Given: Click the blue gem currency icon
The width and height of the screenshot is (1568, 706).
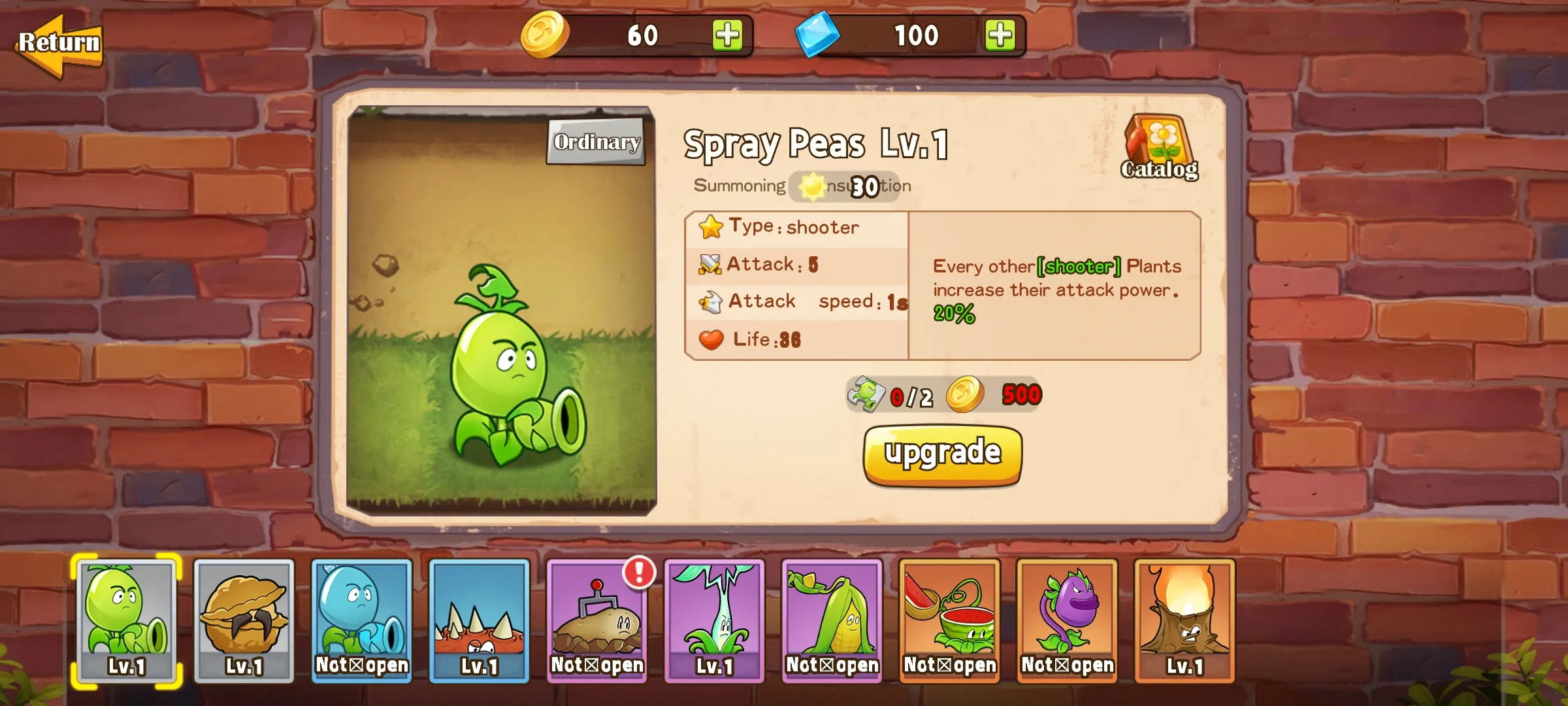Looking at the screenshot, I should pyautogui.click(x=818, y=36).
